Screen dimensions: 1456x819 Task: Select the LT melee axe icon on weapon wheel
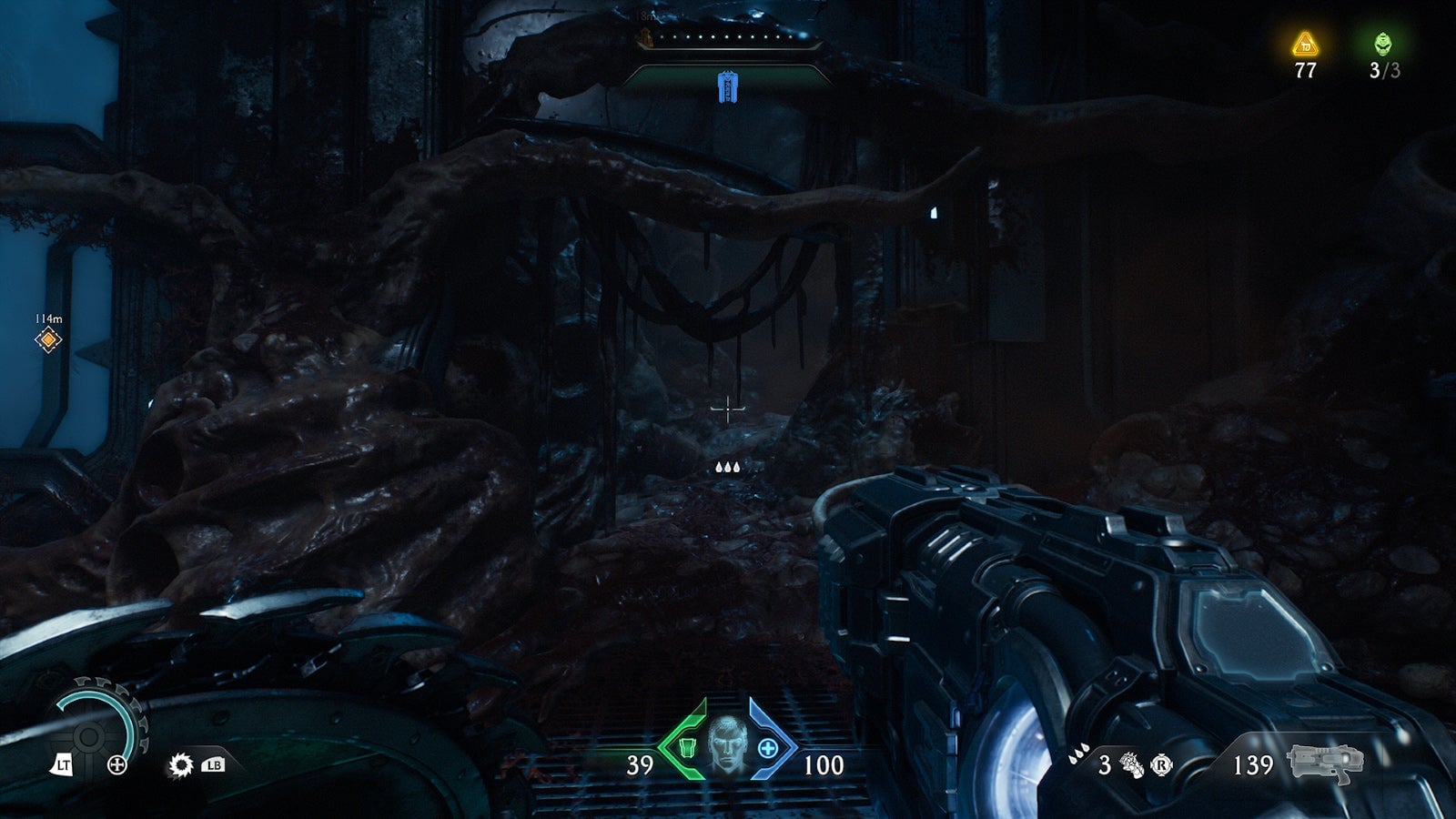click(65, 765)
